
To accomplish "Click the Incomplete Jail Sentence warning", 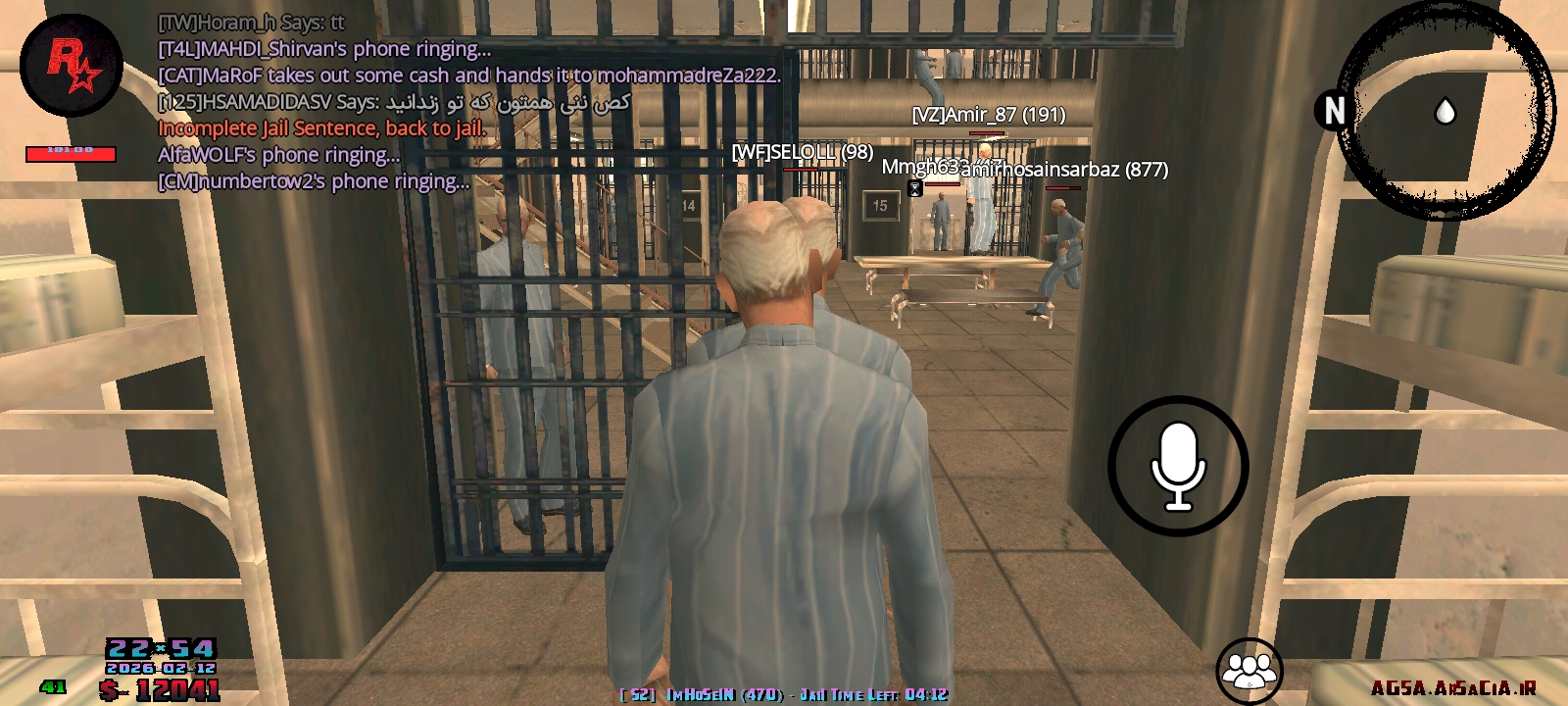I will [x=322, y=127].
